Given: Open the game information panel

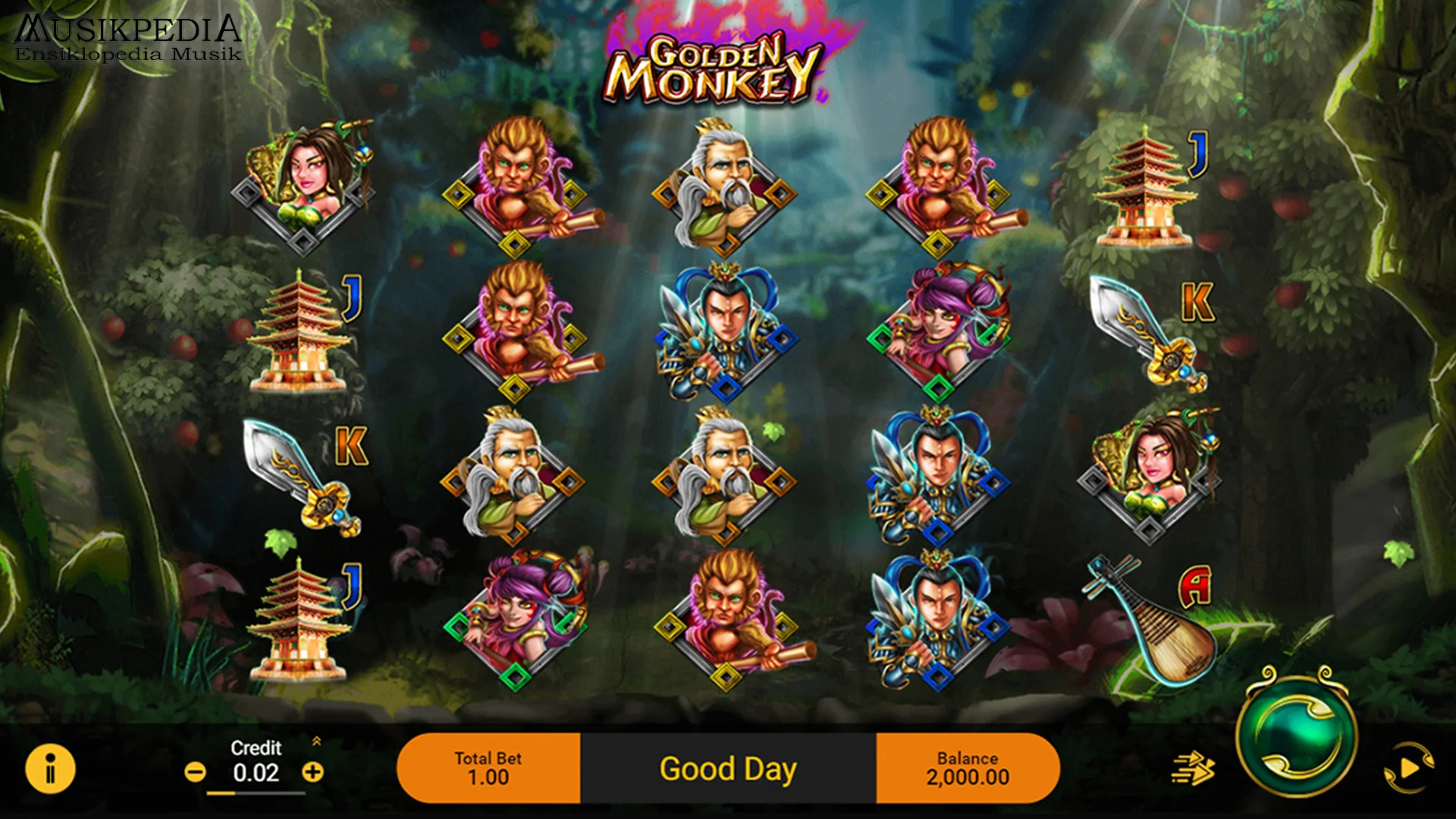Looking at the screenshot, I should tap(49, 767).
